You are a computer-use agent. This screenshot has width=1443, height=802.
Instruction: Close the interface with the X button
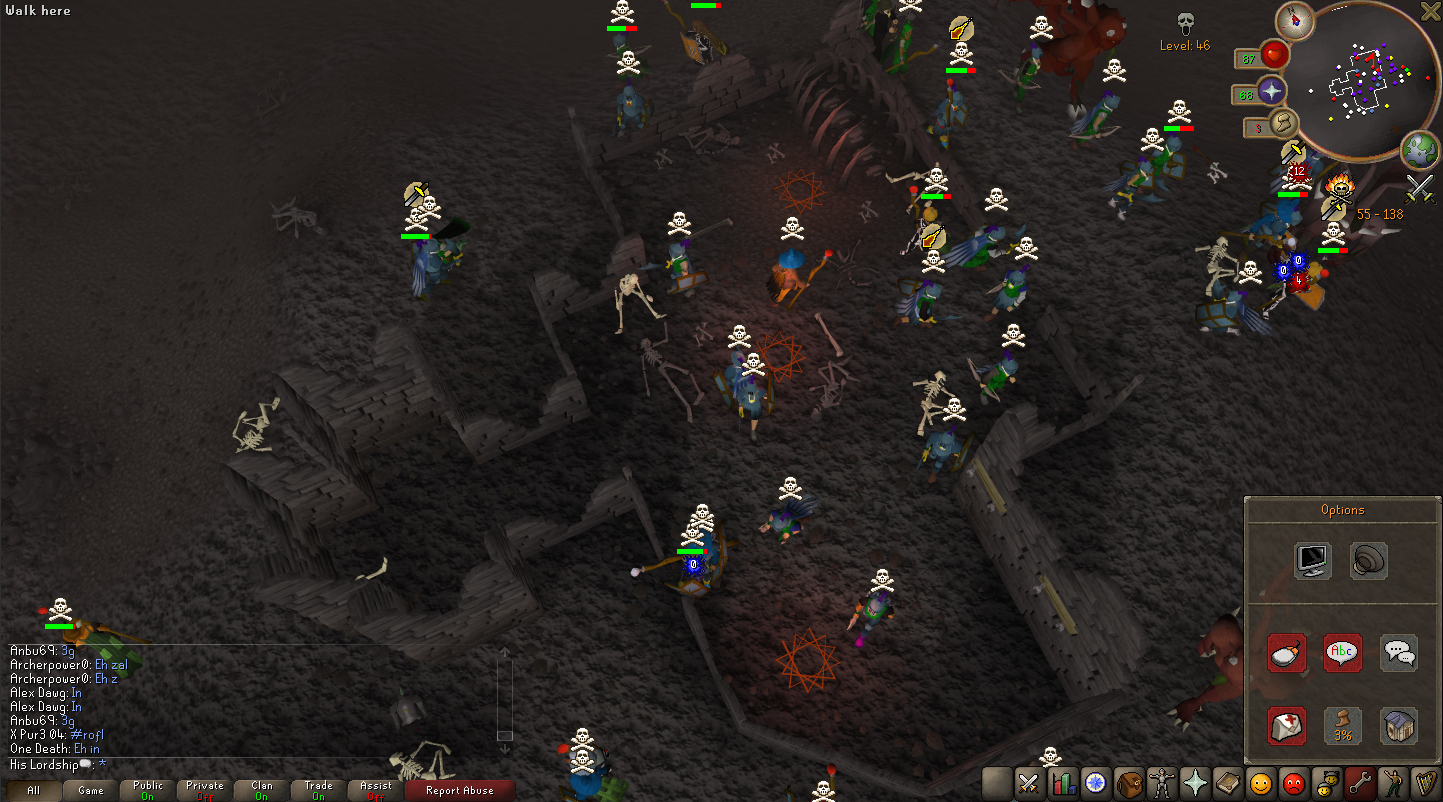[x=1431, y=11]
